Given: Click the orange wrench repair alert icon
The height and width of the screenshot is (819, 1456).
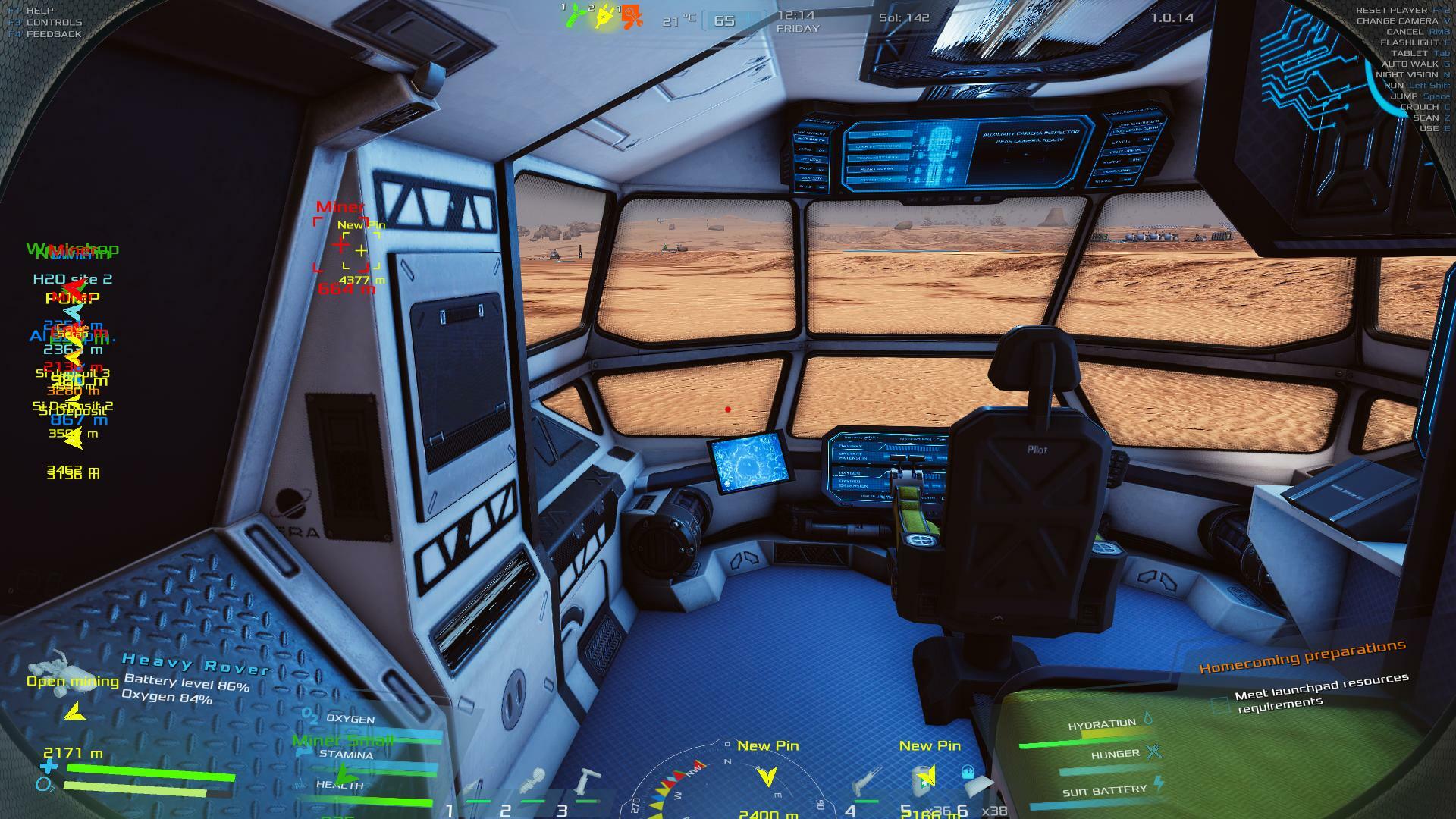Looking at the screenshot, I should 632,16.
